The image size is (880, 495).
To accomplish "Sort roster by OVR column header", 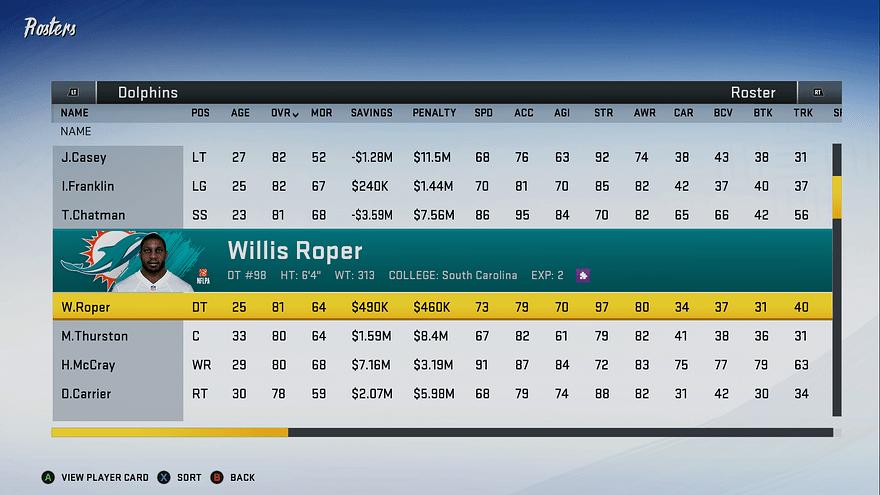I will [x=284, y=113].
